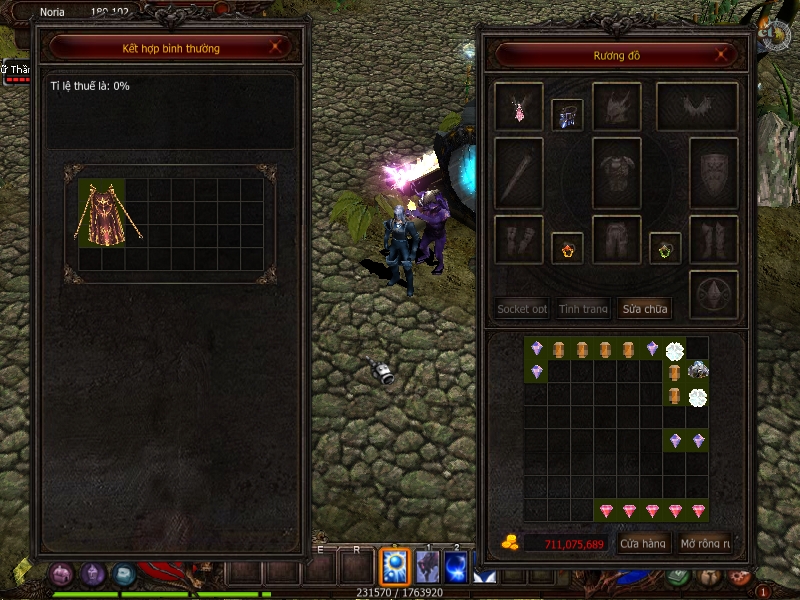Screen dimensions: 800x600
Task: Select the pink pendant equipment slot
Action: pyautogui.click(x=519, y=106)
